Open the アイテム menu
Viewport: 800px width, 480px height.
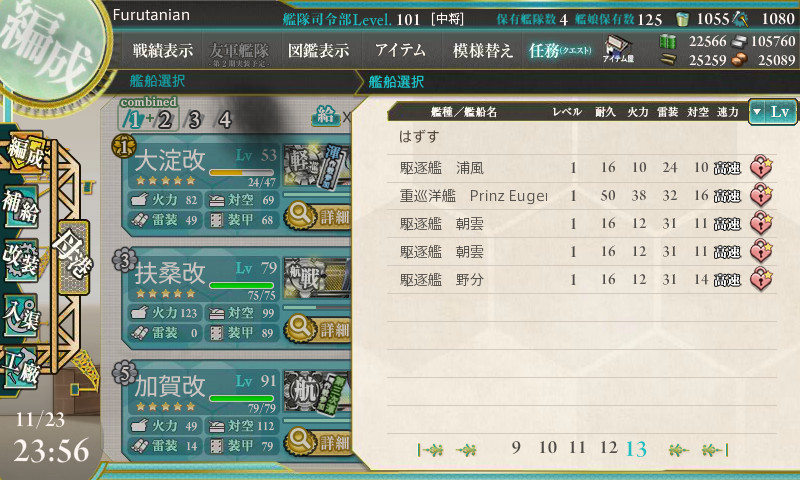tap(400, 49)
